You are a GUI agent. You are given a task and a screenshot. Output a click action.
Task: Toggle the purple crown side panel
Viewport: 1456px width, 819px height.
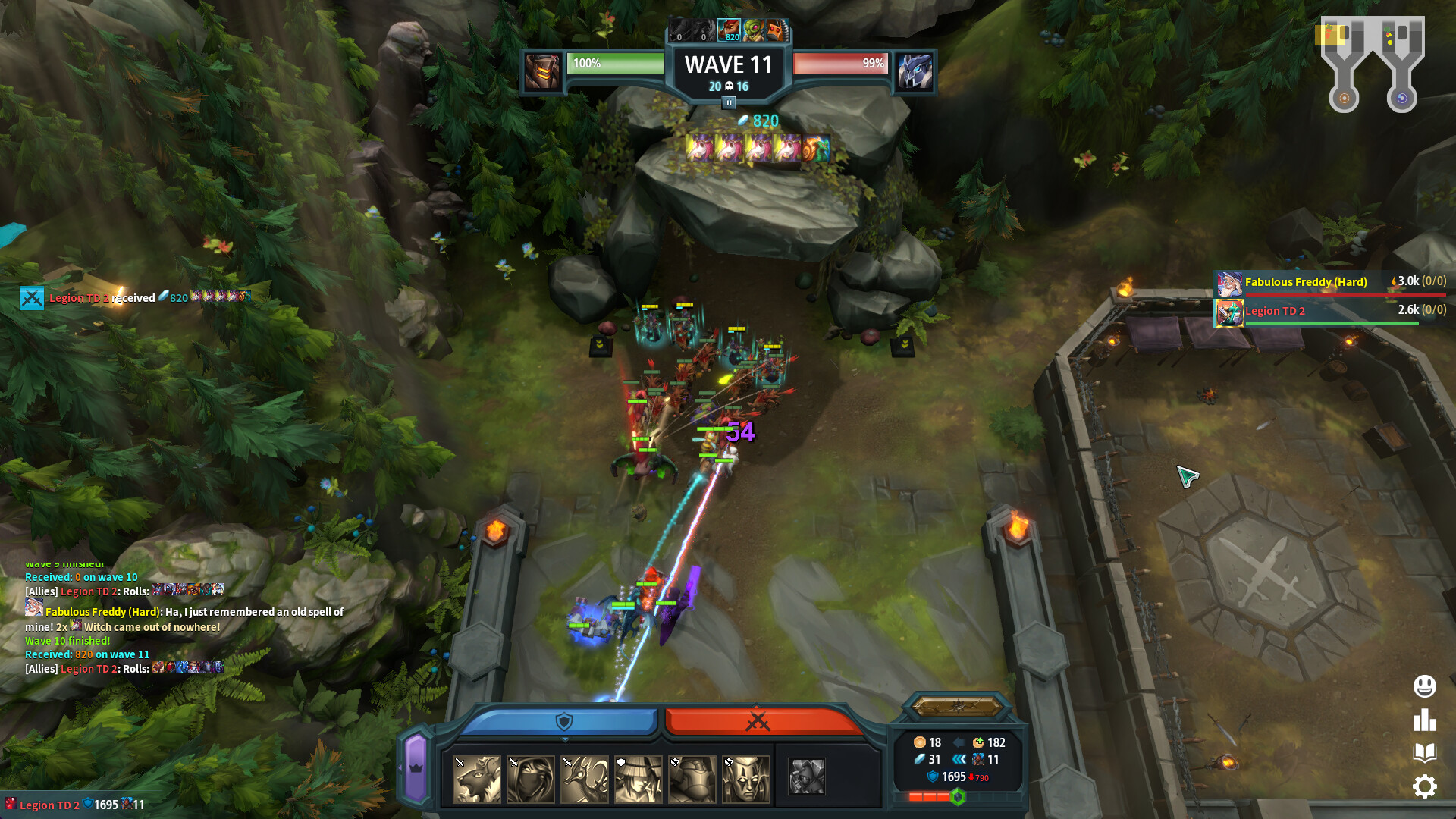tap(416, 767)
